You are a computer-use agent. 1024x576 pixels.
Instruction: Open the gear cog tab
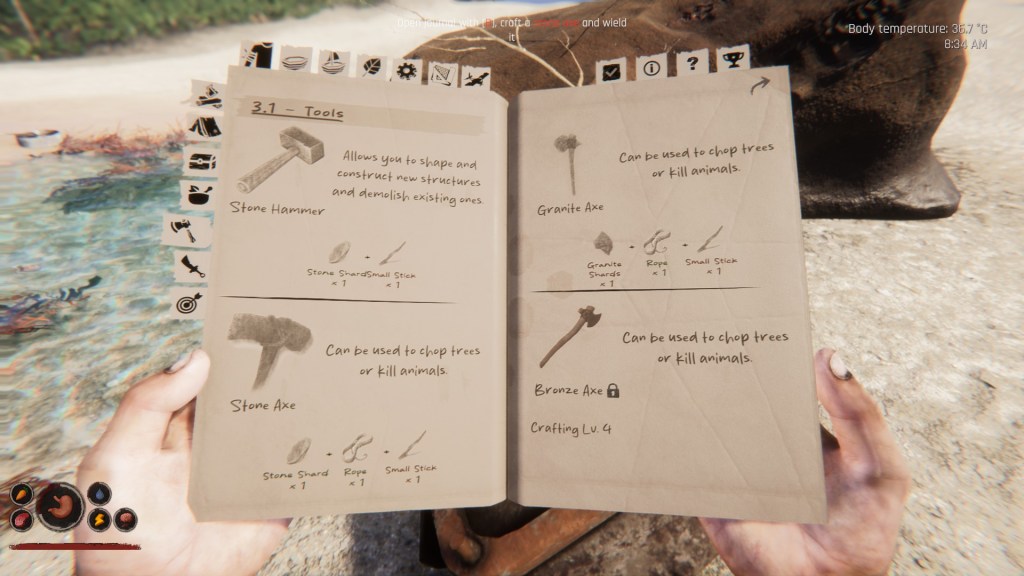[x=405, y=70]
